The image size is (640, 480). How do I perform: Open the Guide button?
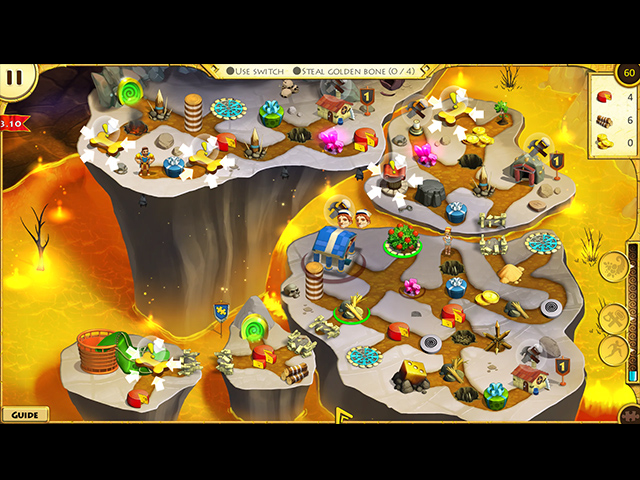[x=24, y=414]
